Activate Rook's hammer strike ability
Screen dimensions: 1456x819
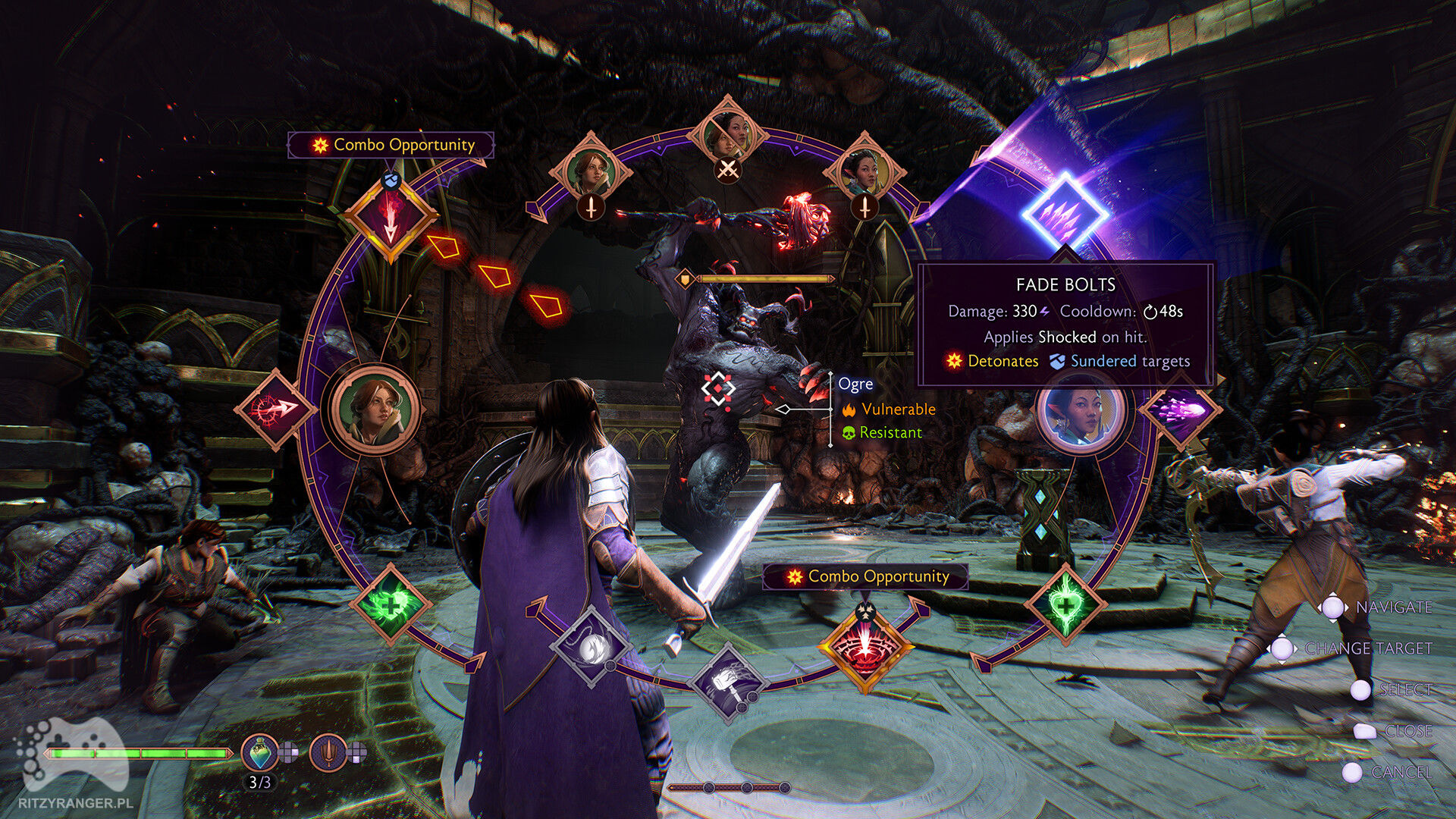click(x=727, y=682)
